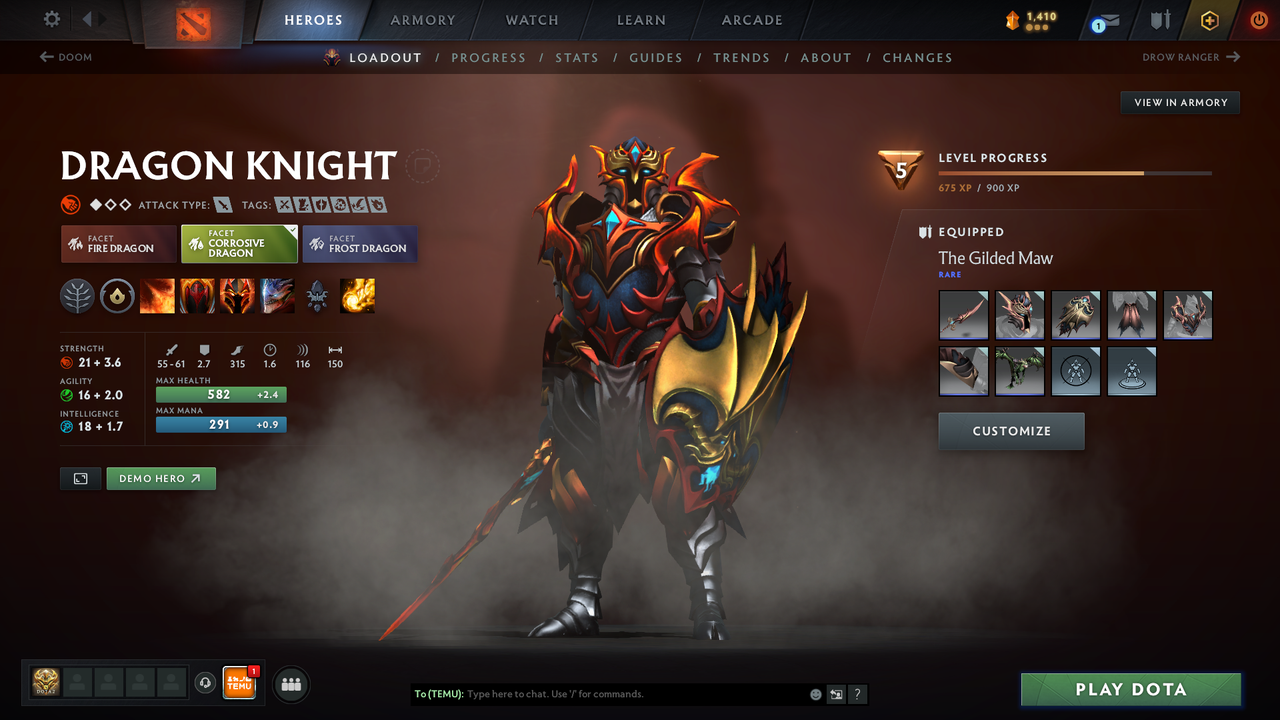Select the Frost Dragon facet
This screenshot has width=1280, height=720.
click(360, 244)
